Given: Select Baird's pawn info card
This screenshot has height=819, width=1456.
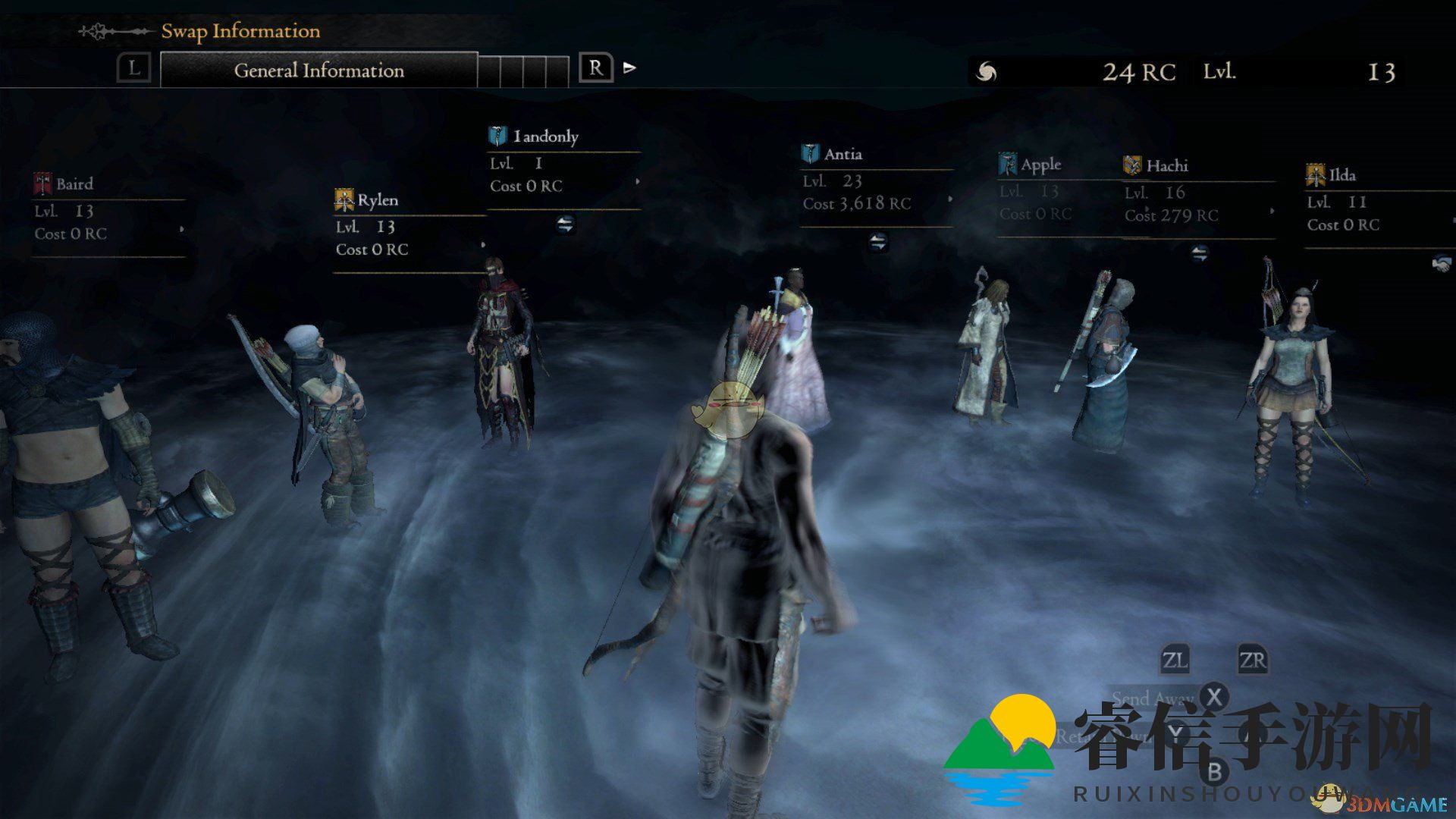Looking at the screenshot, I should coord(108,210).
